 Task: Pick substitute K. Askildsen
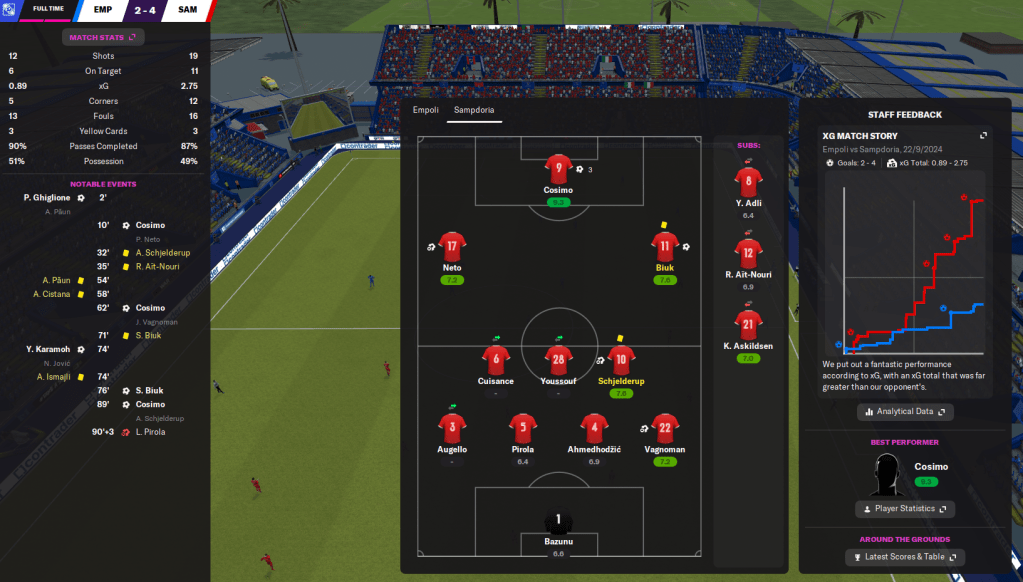749,323
